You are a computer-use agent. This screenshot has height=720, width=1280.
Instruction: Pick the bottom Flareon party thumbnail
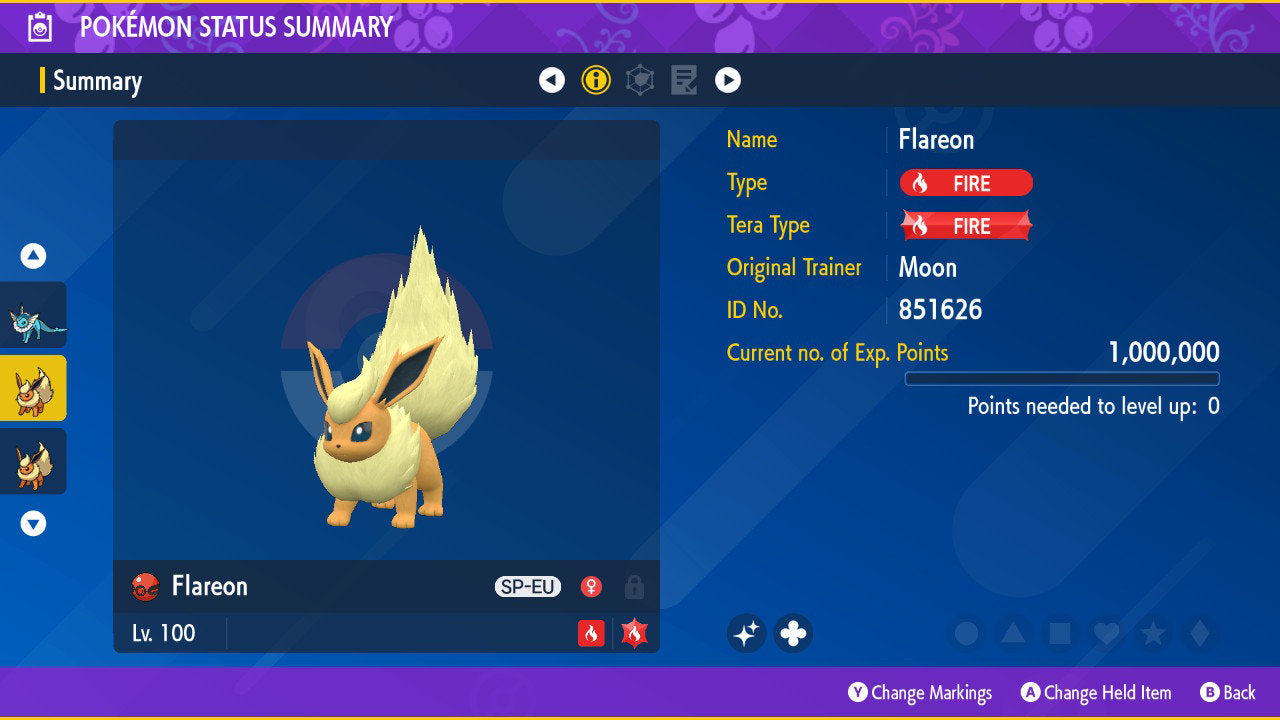(33, 461)
